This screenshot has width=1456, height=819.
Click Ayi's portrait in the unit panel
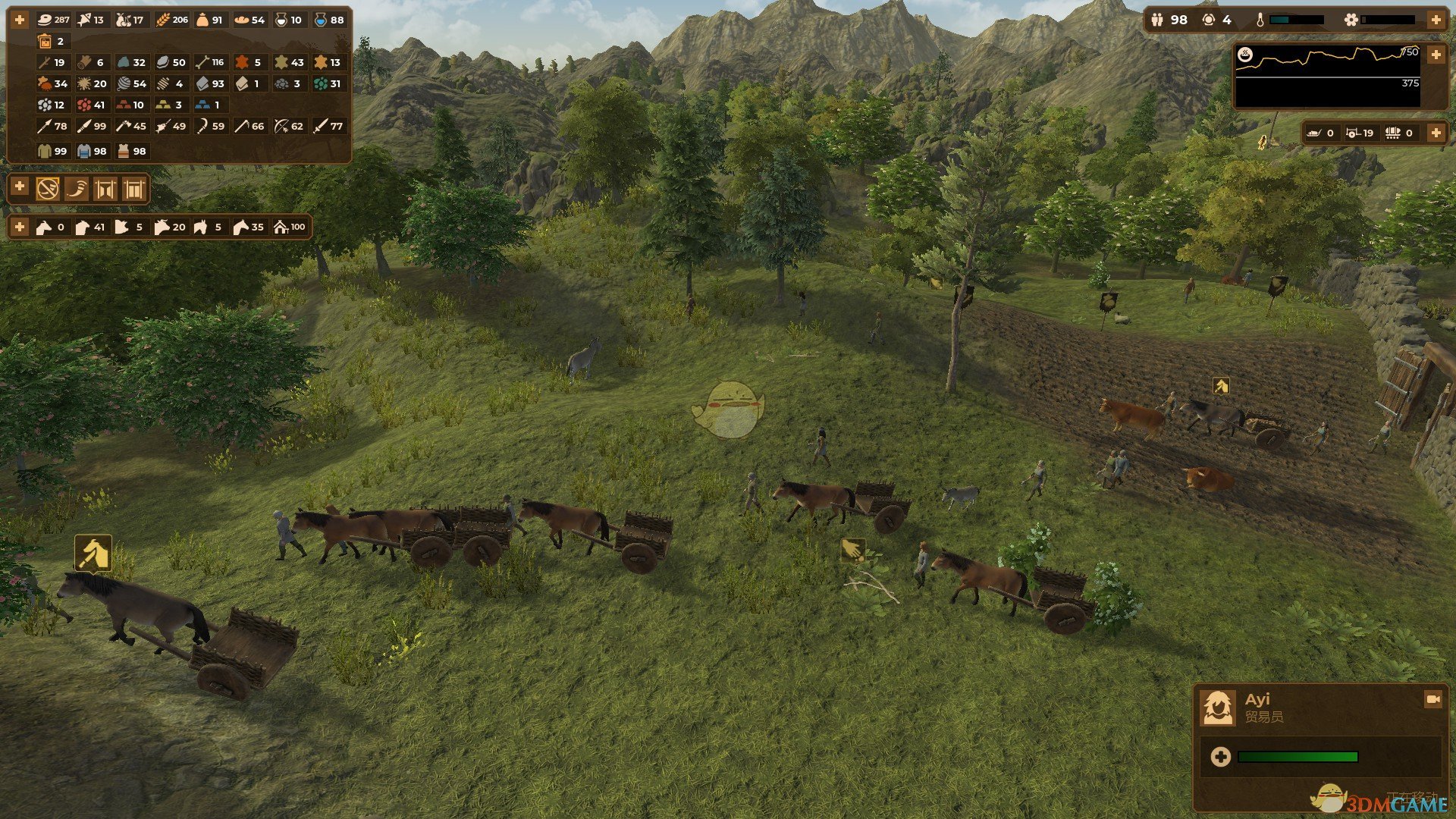pyautogui.click(x=1218, y=708)
